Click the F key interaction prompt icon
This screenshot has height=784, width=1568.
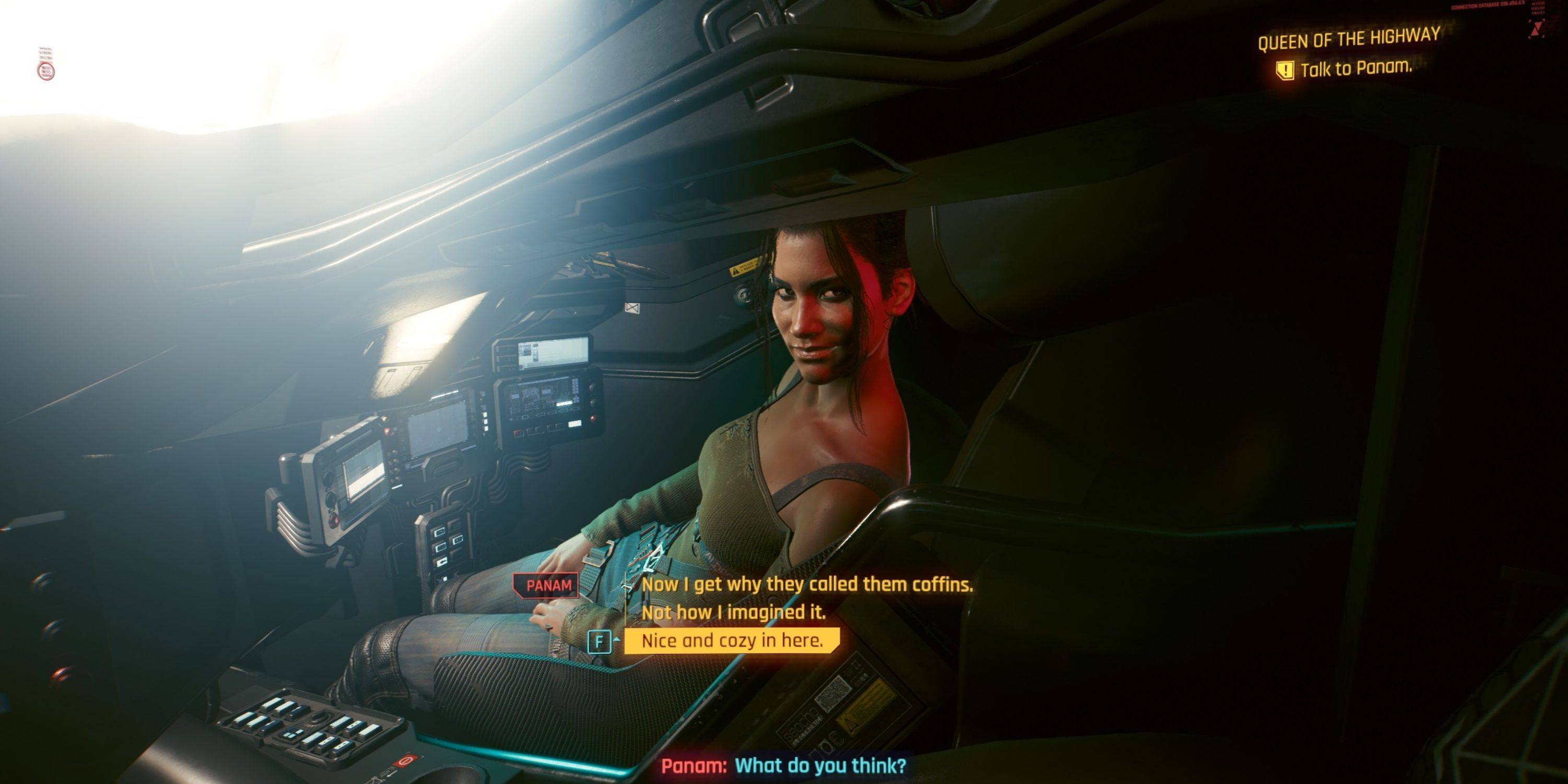[600, 641]
